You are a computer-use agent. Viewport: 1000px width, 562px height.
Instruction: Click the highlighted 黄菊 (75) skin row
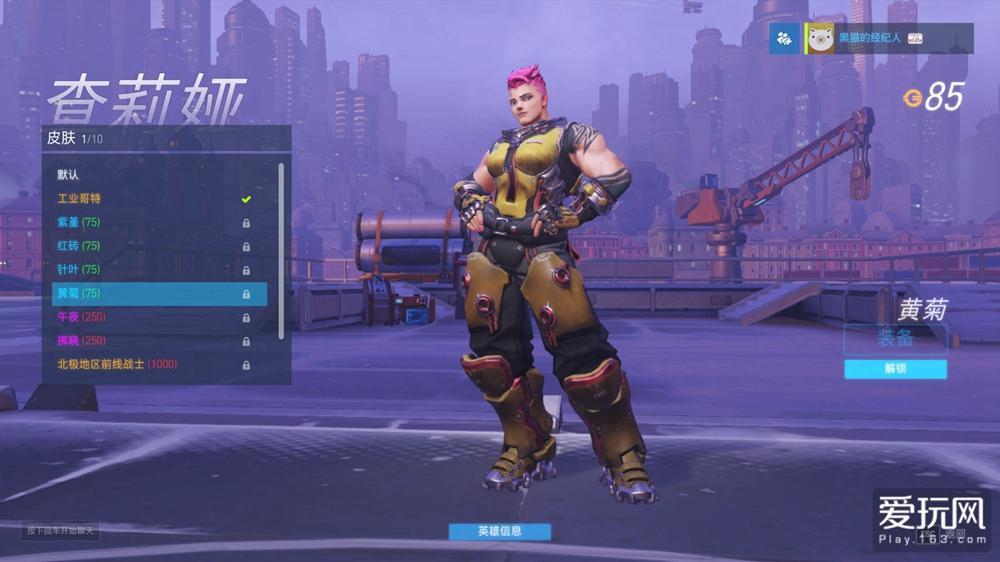click(x=159, y=294)
